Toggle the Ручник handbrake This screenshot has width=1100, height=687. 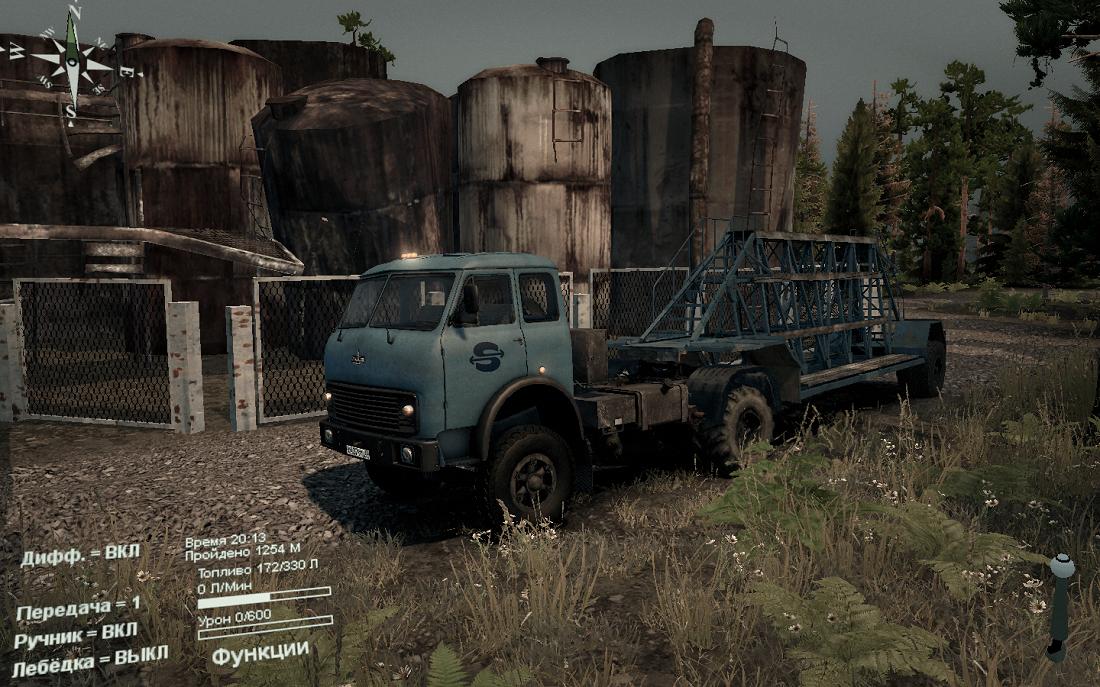[x=76, y=635]
